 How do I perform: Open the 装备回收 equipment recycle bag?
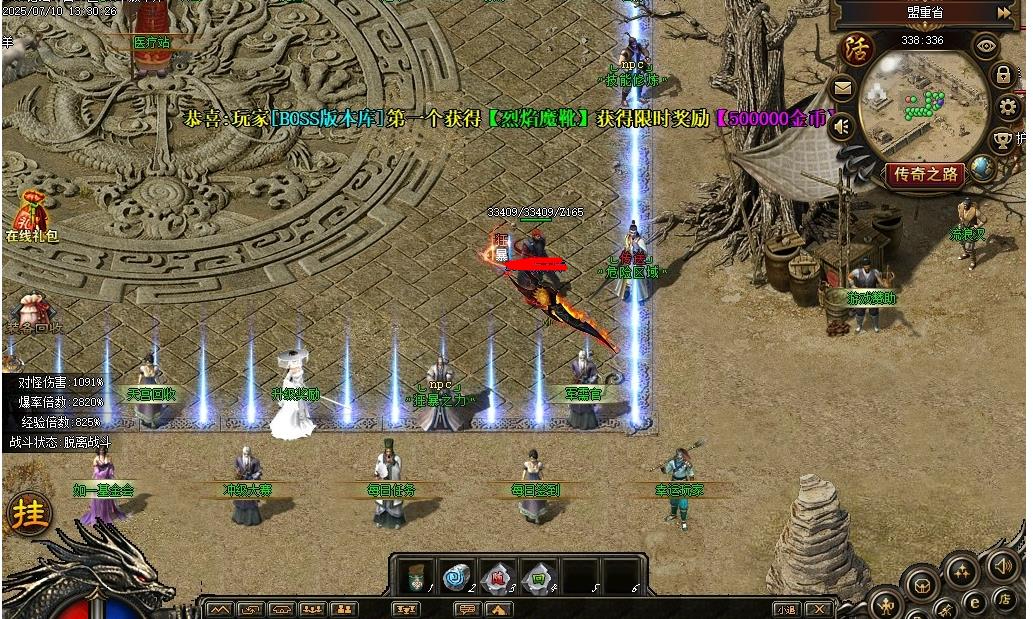tap(33, 307)
